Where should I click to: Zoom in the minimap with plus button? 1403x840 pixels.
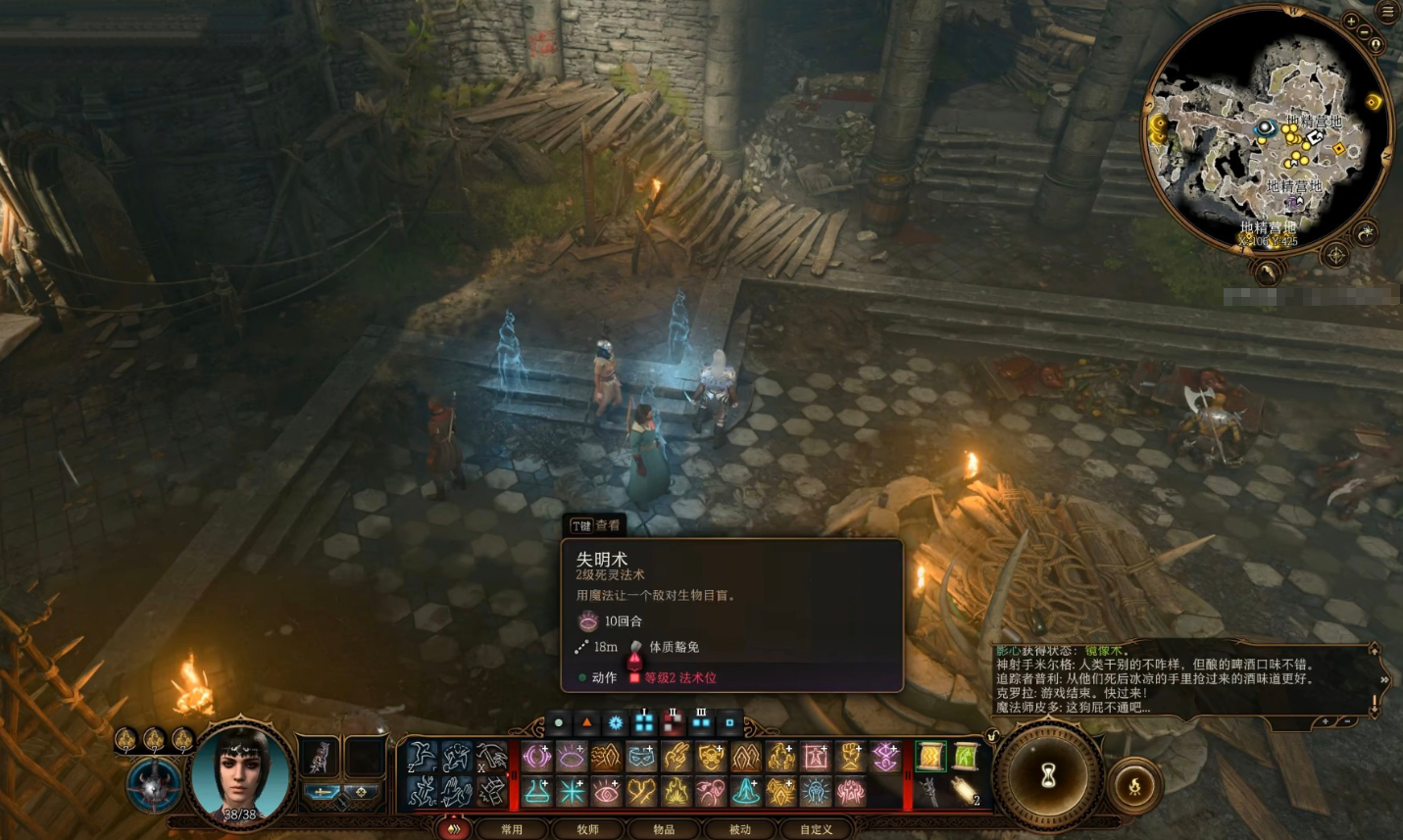[x=1351, y=21]
